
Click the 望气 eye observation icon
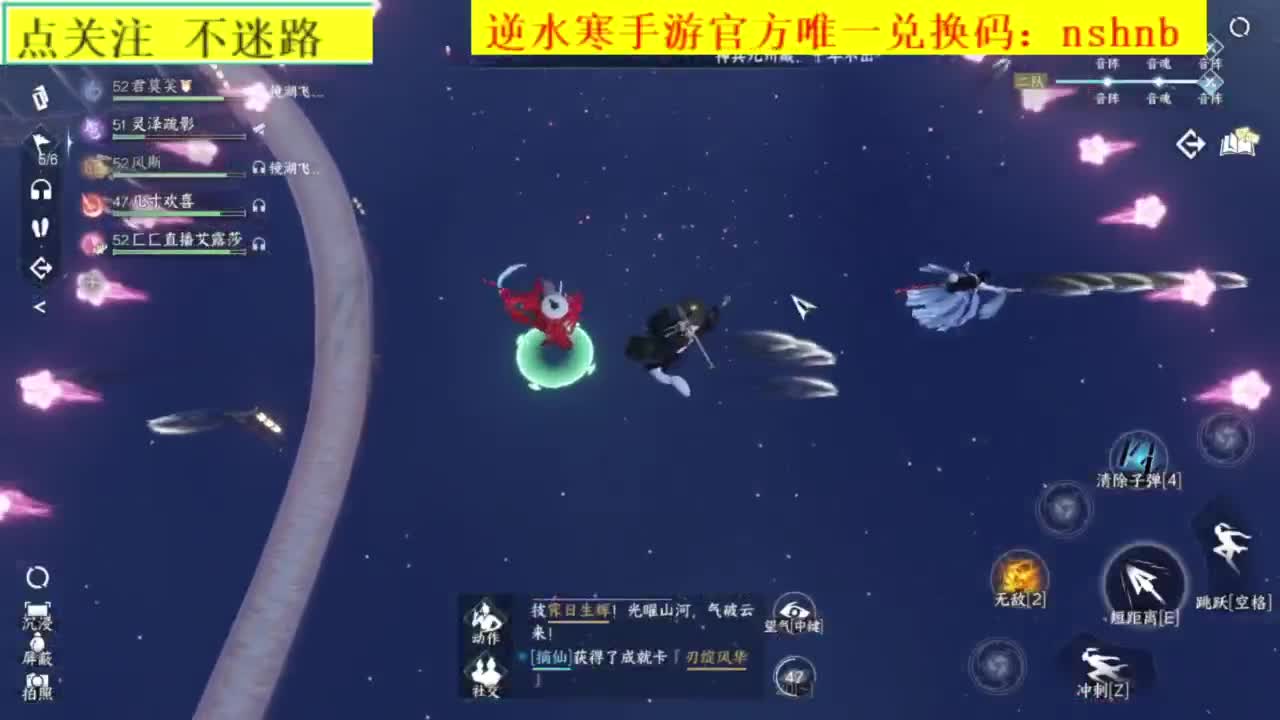tap(795, 610)
